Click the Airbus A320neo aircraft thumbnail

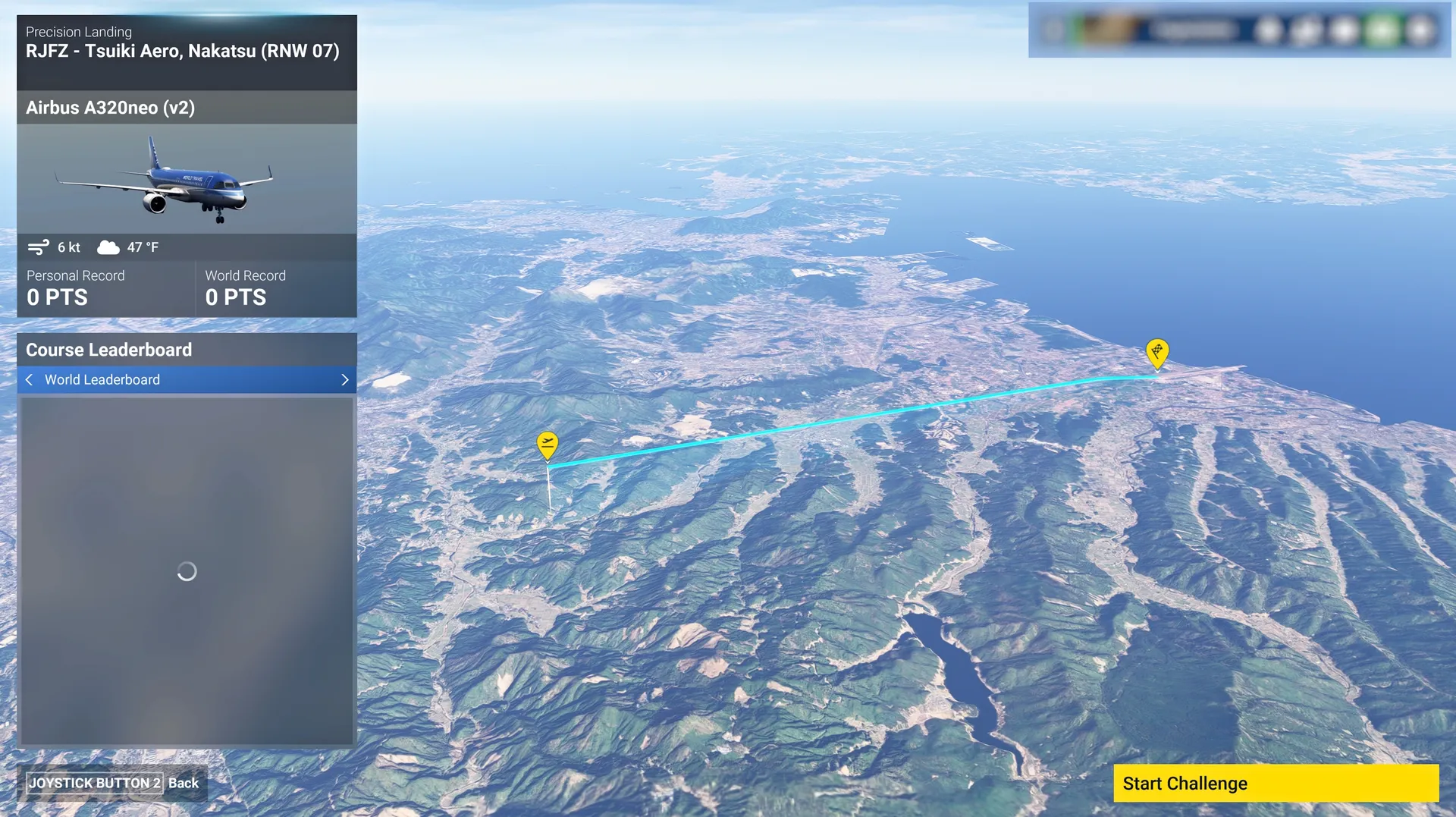pyautogui.click(x=187, y=179)
